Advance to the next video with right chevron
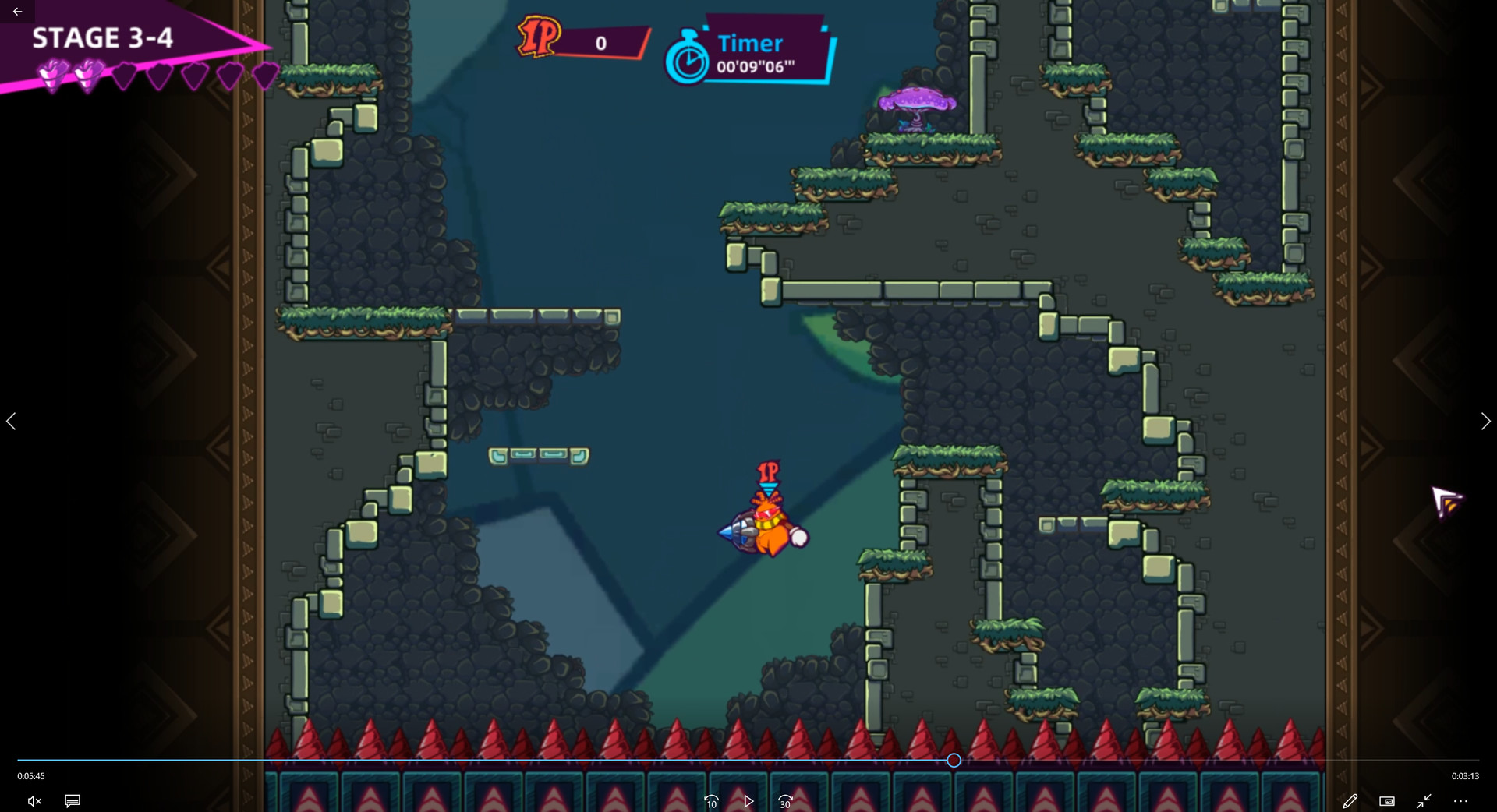 1485,421
